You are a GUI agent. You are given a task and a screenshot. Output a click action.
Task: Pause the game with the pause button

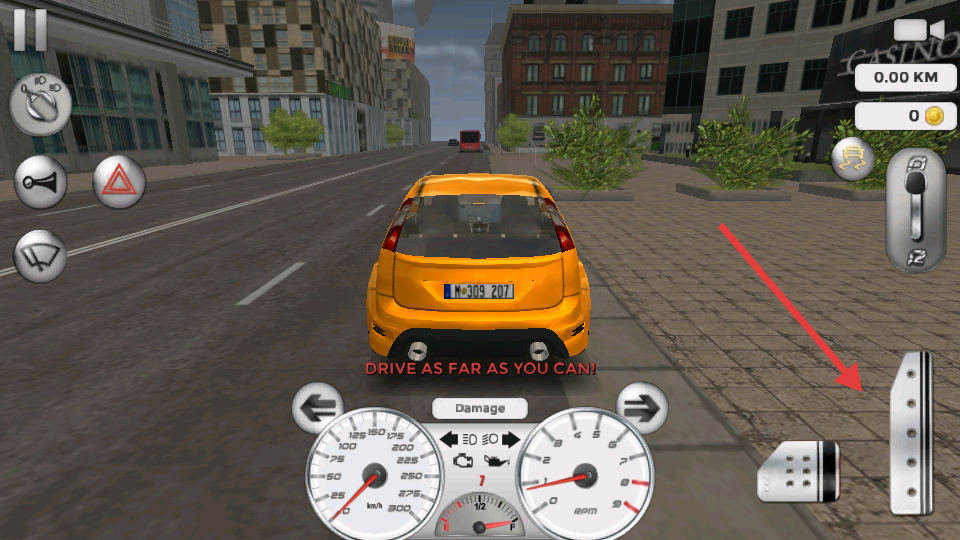(30, 28)
